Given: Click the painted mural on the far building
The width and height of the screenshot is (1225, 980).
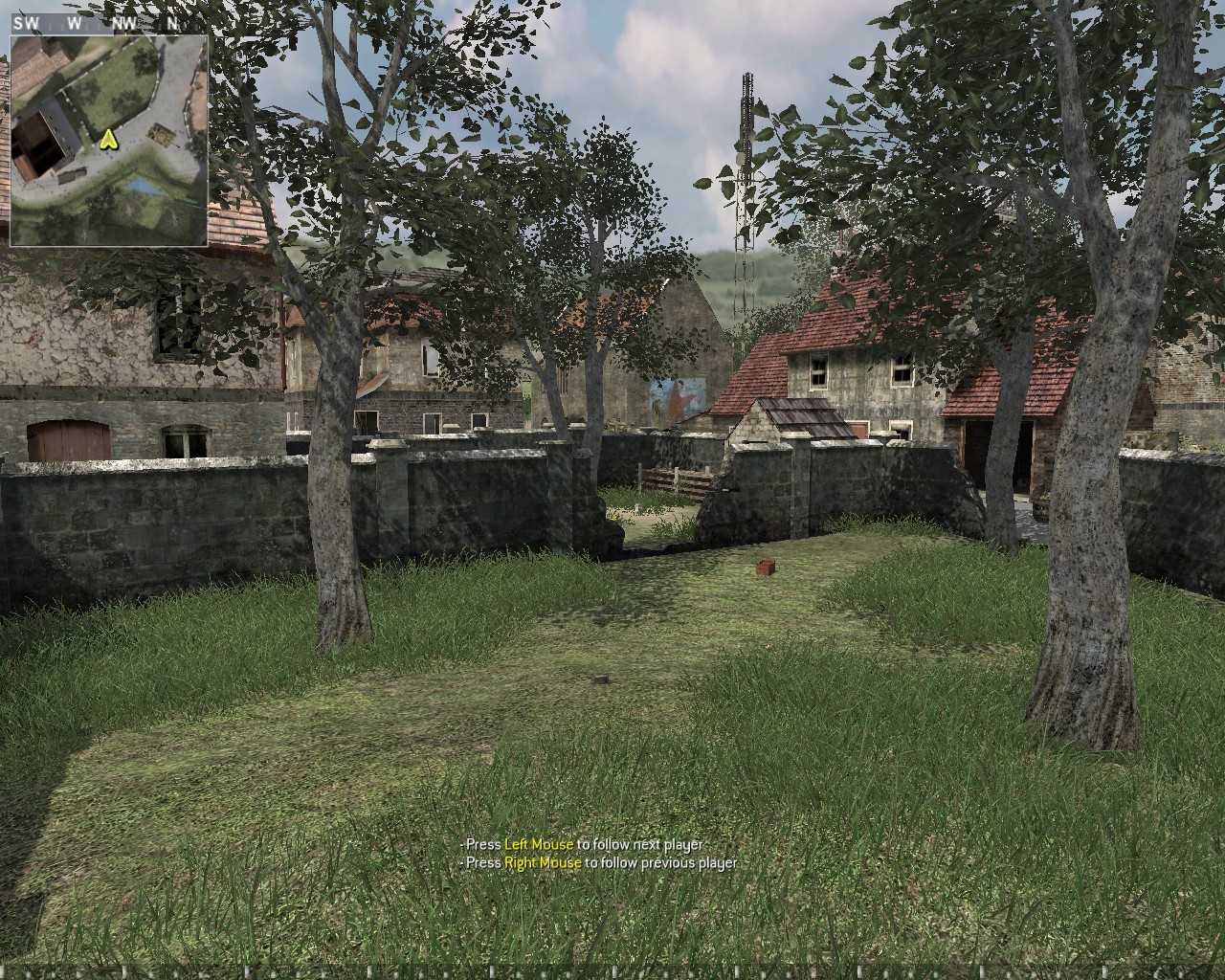Looking at the screenshot, I should coord(676,397).
